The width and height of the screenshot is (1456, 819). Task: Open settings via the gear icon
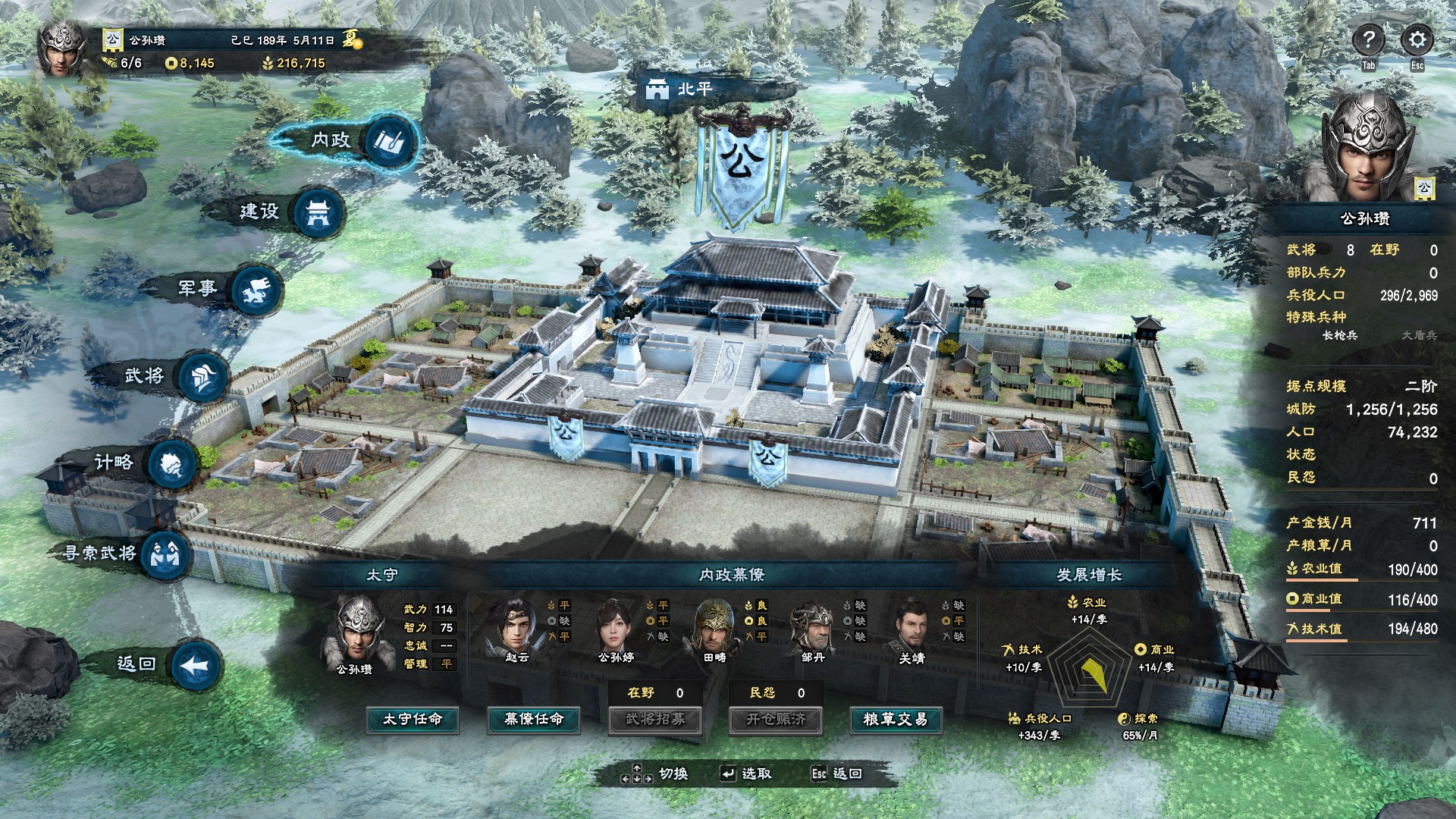(x=1417, y=40)
